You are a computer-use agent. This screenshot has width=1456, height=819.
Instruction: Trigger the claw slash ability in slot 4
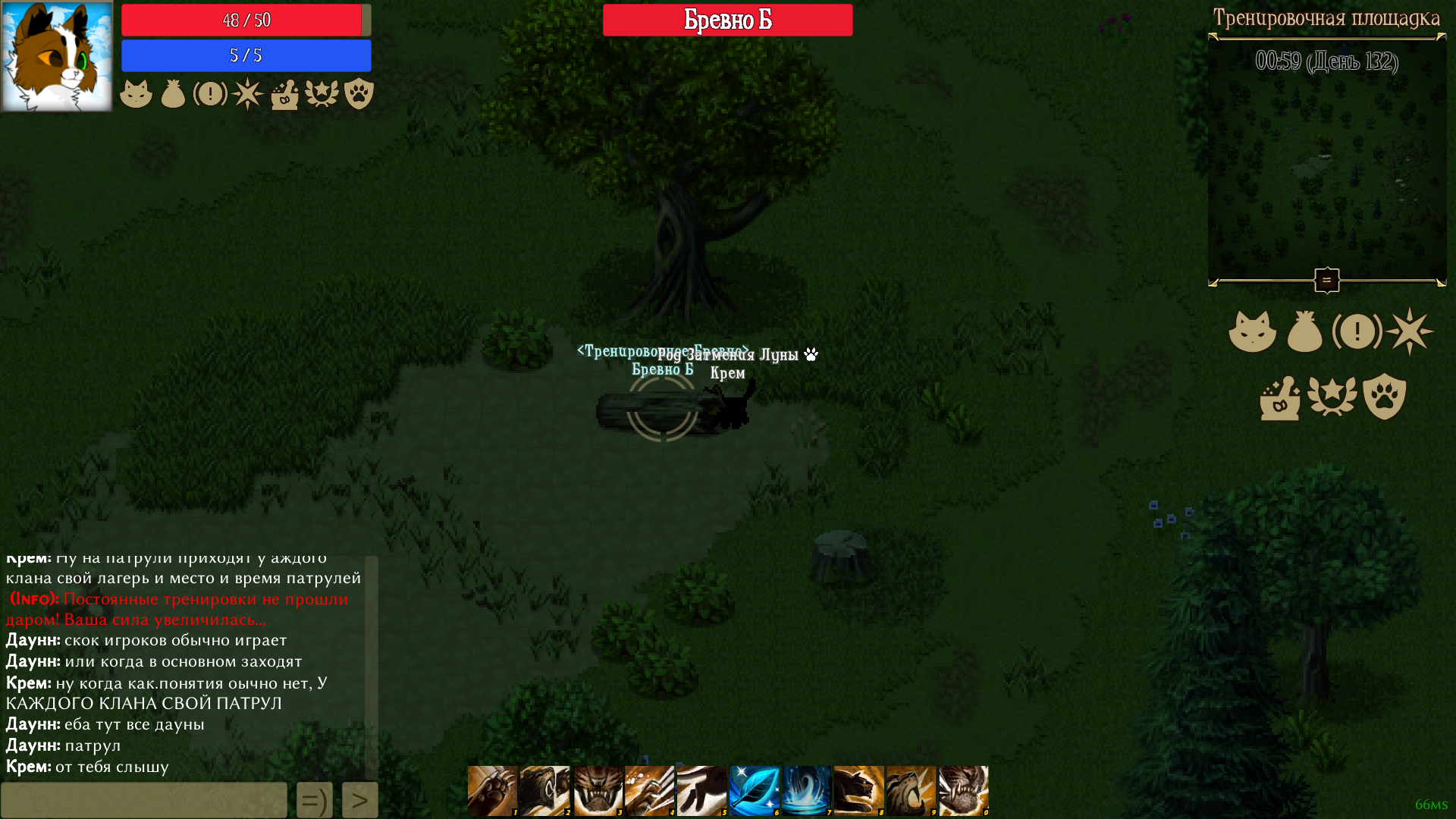click(650, 790)
